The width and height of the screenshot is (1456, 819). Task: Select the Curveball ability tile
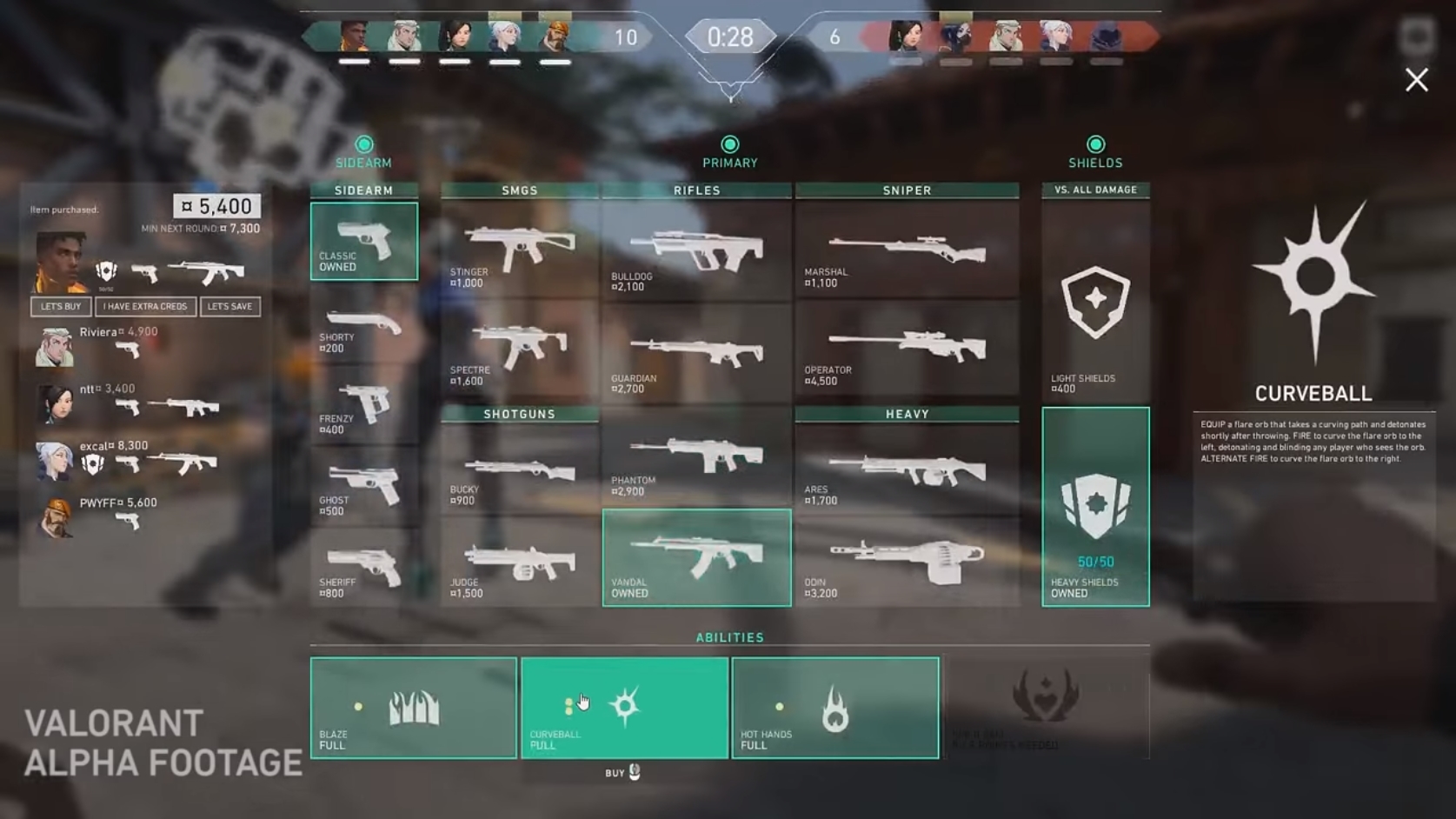click(624, 708)
